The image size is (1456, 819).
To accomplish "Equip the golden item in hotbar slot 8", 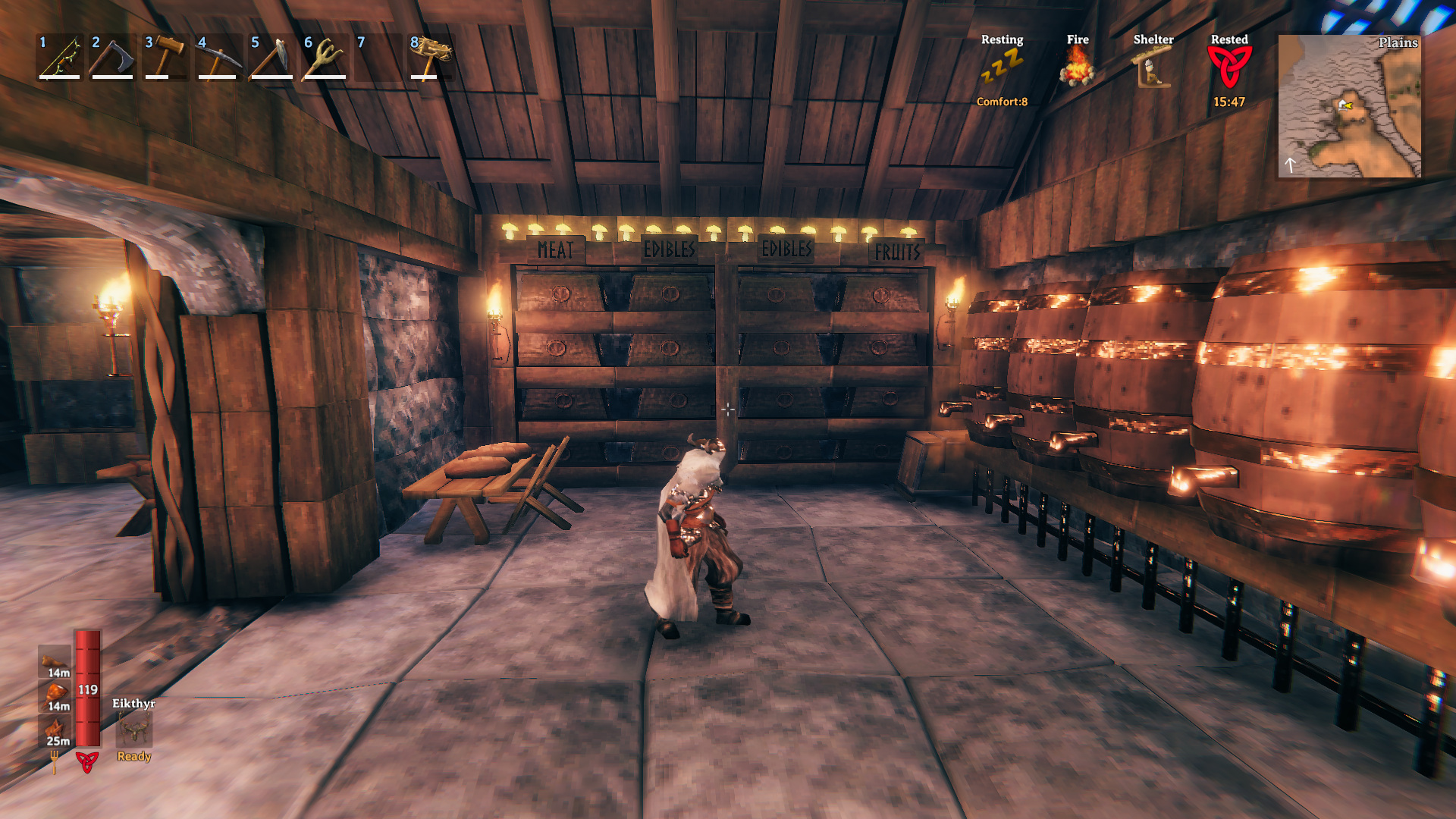I will (431, 58).
